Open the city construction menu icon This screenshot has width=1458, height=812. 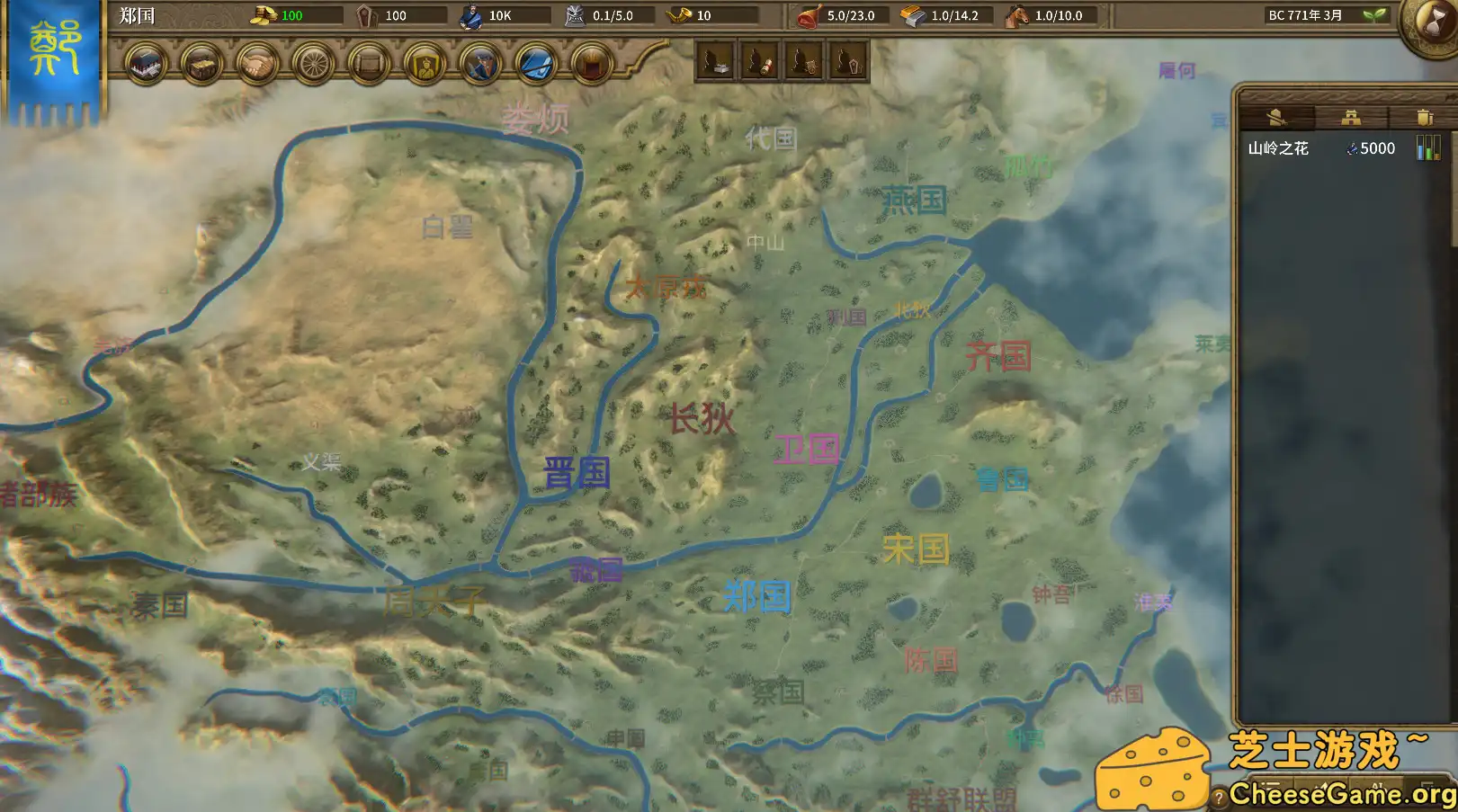point(148,64)
